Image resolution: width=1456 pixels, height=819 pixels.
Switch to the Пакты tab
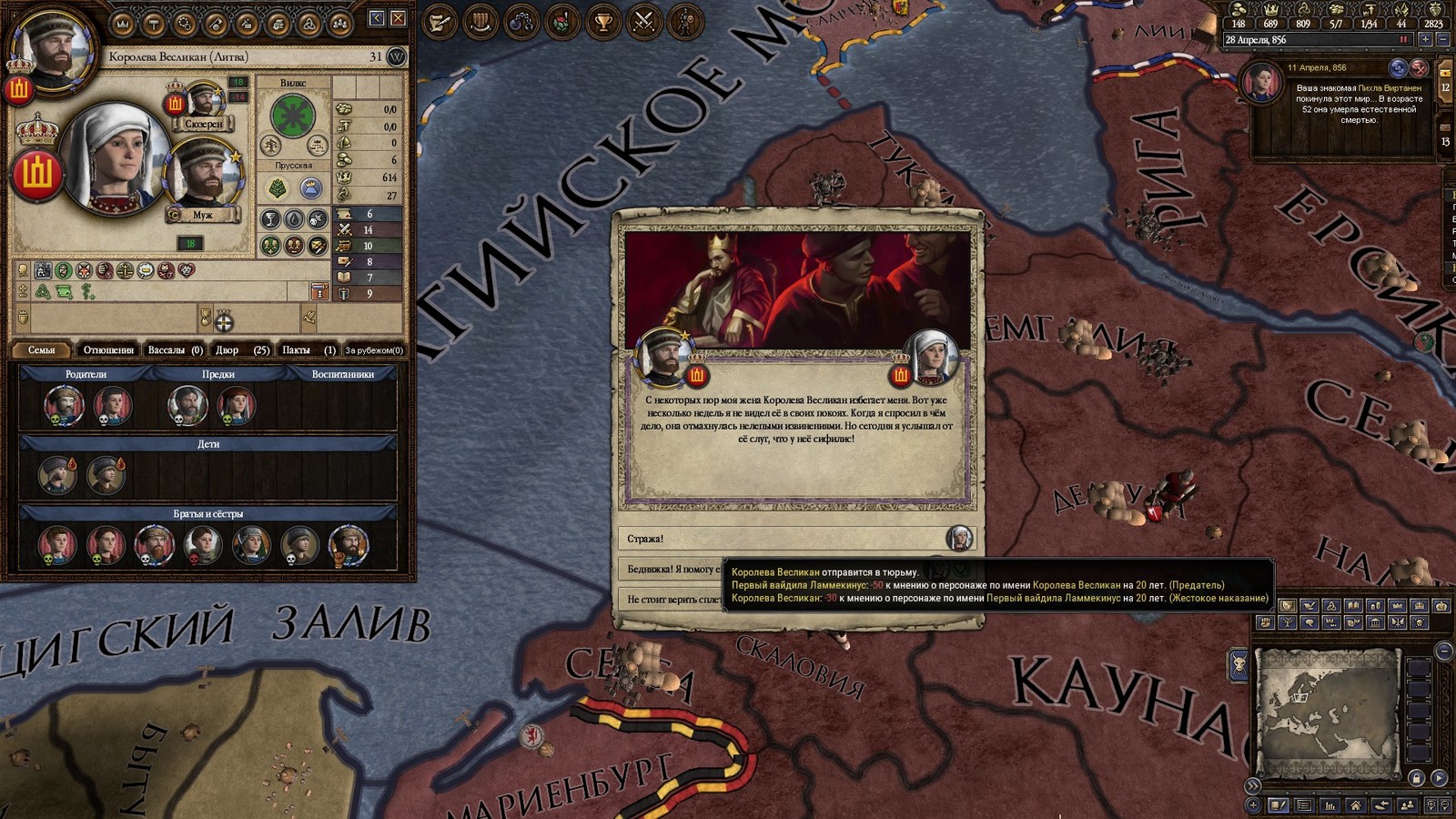tap(308, 350)
